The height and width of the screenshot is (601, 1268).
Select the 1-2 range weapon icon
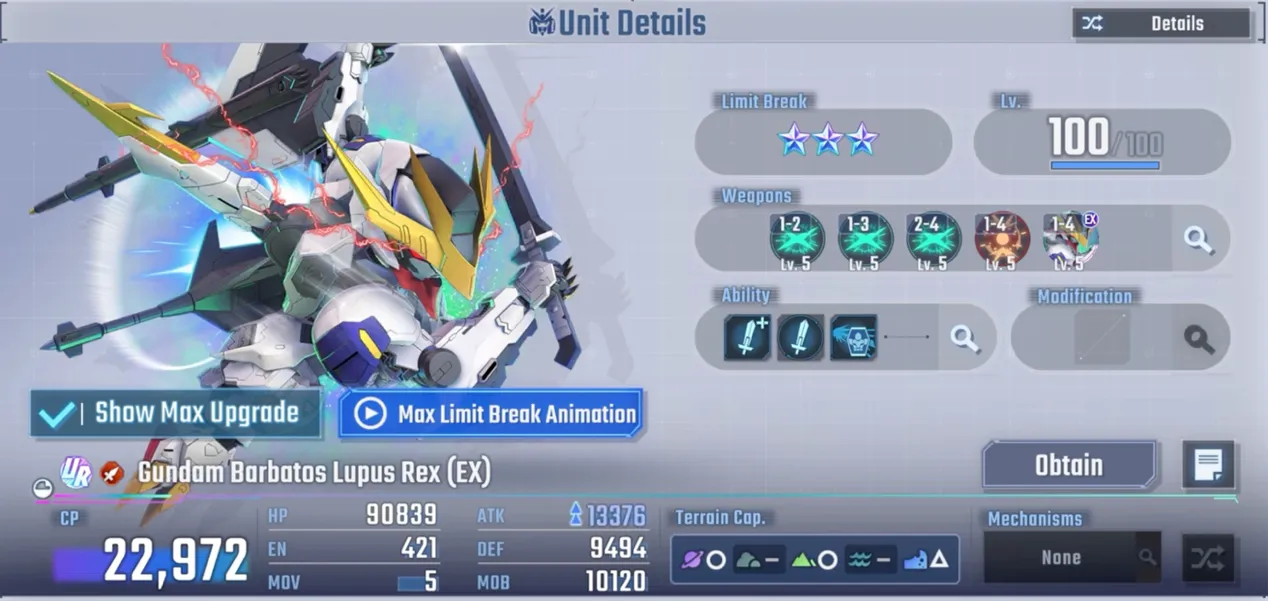[x=797, y=239]
